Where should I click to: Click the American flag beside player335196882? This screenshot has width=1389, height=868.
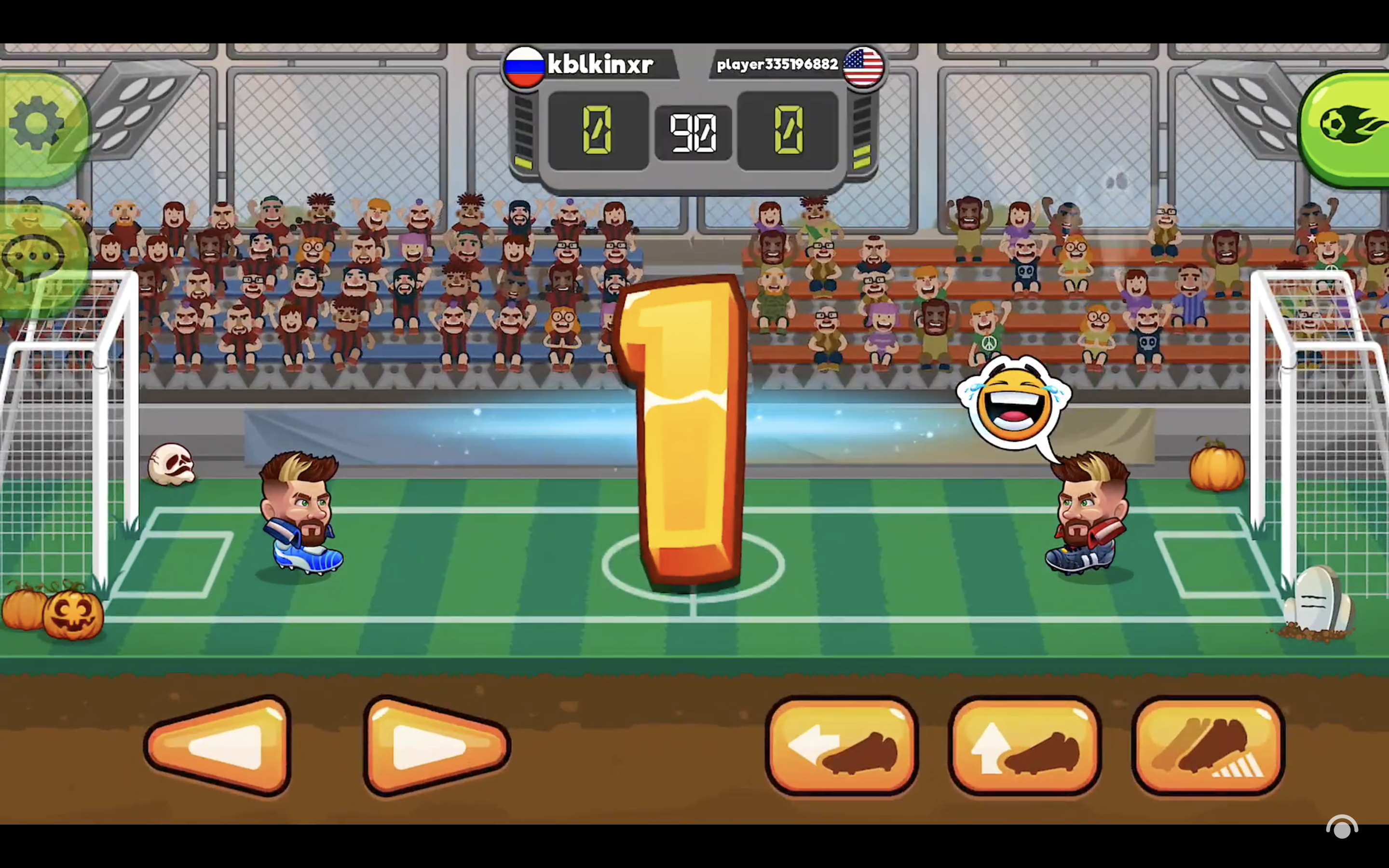(863, 66)
